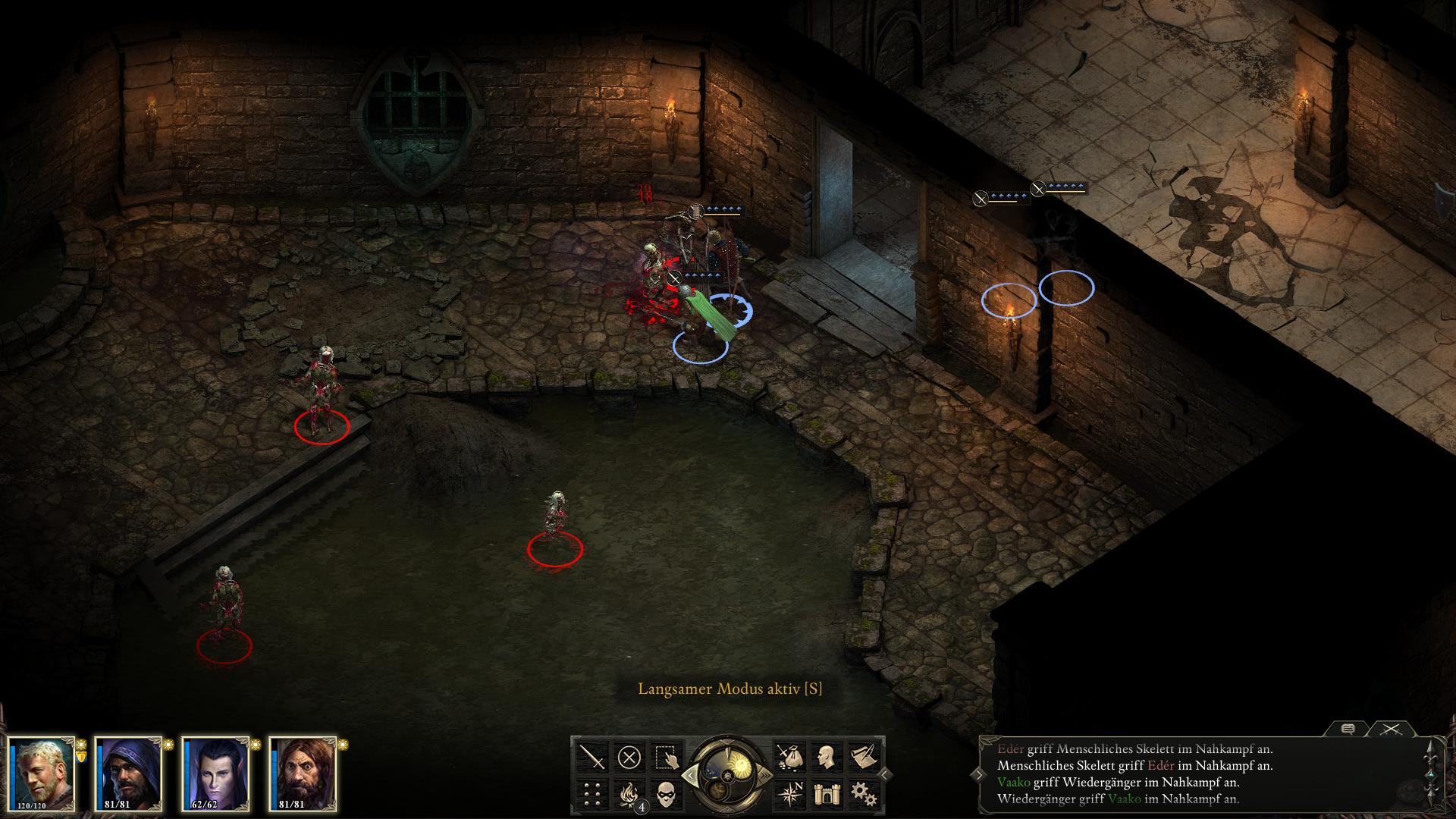The image size is (1456, 819).
Task: Open the party formation dots menu
Action: pyautogui.click(x=592, y=794)
